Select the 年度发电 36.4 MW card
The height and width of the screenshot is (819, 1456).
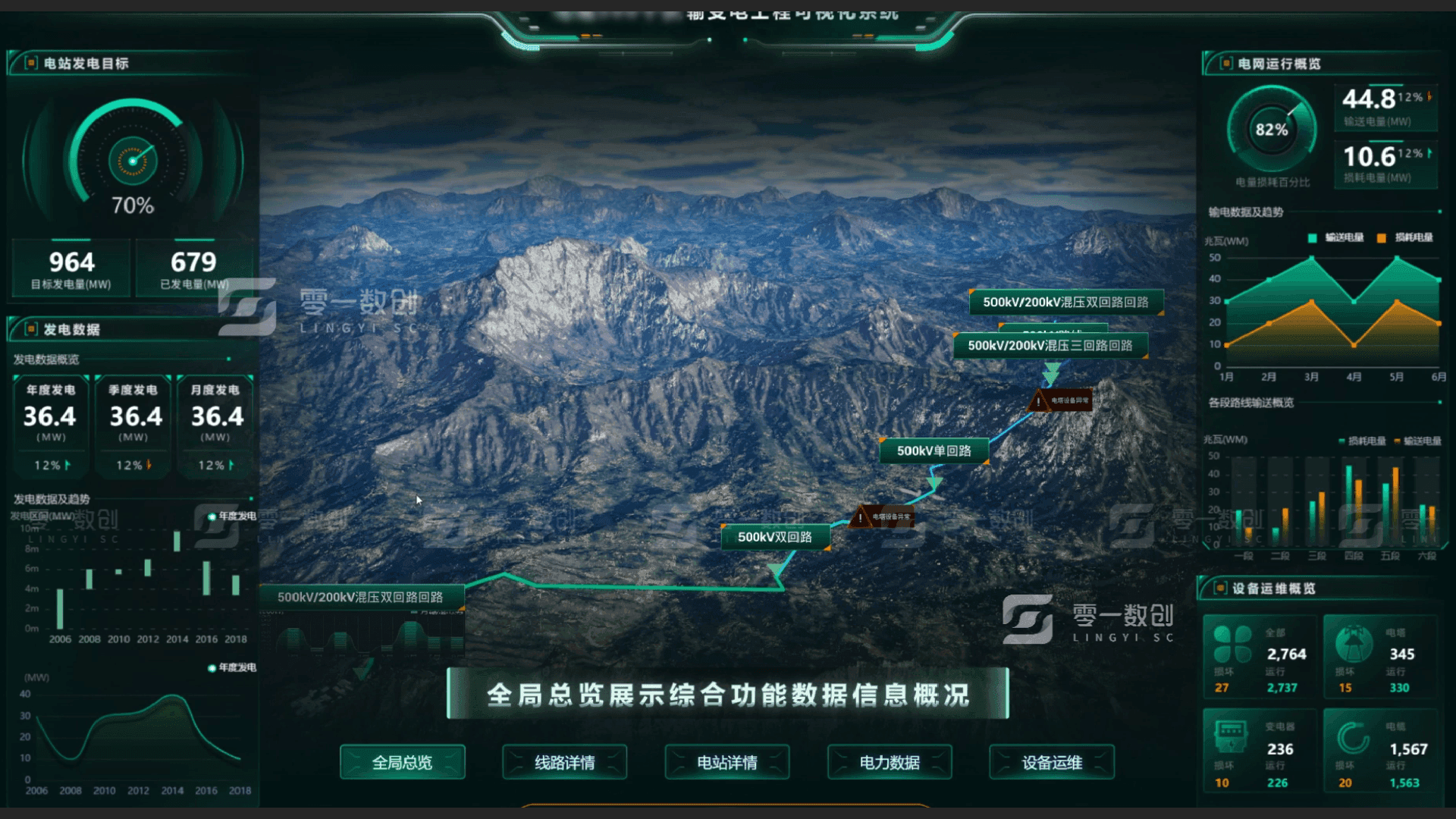[50, 425]
